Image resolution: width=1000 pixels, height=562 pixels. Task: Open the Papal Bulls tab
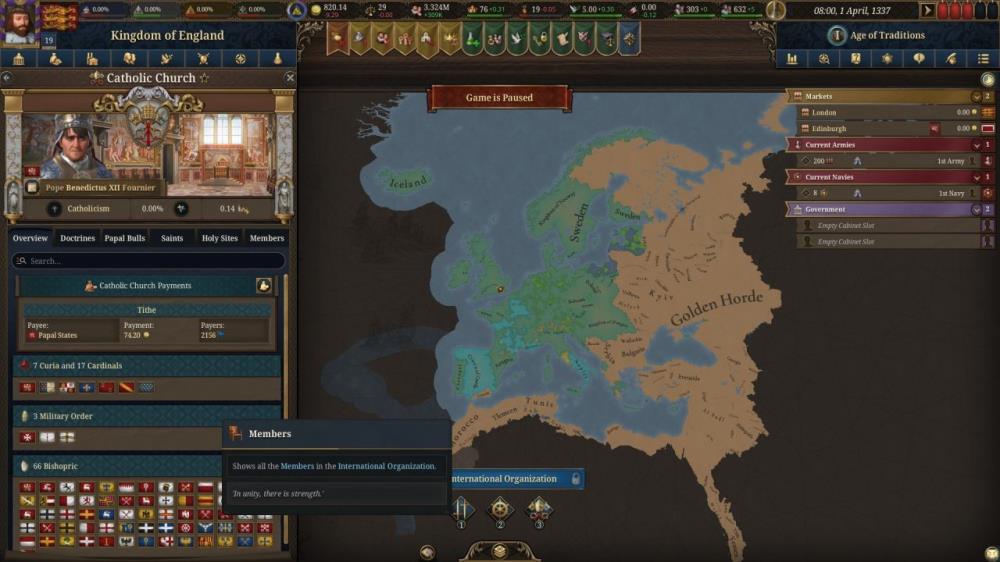(124, 238)
